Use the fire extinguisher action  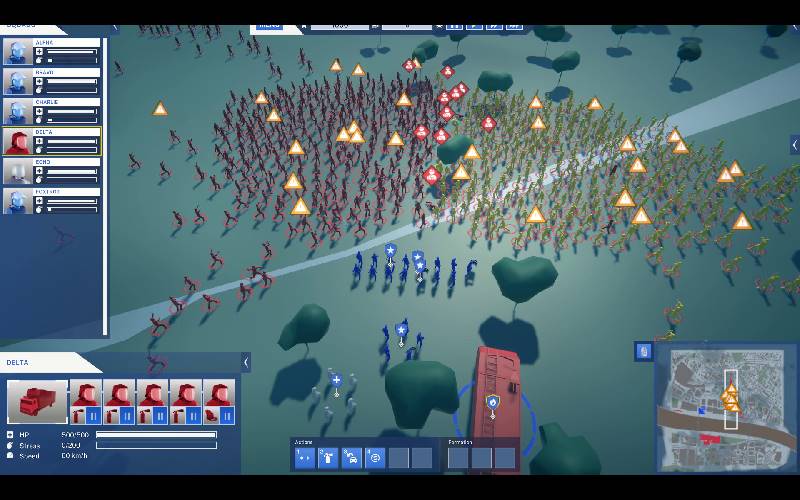(327, 458)
